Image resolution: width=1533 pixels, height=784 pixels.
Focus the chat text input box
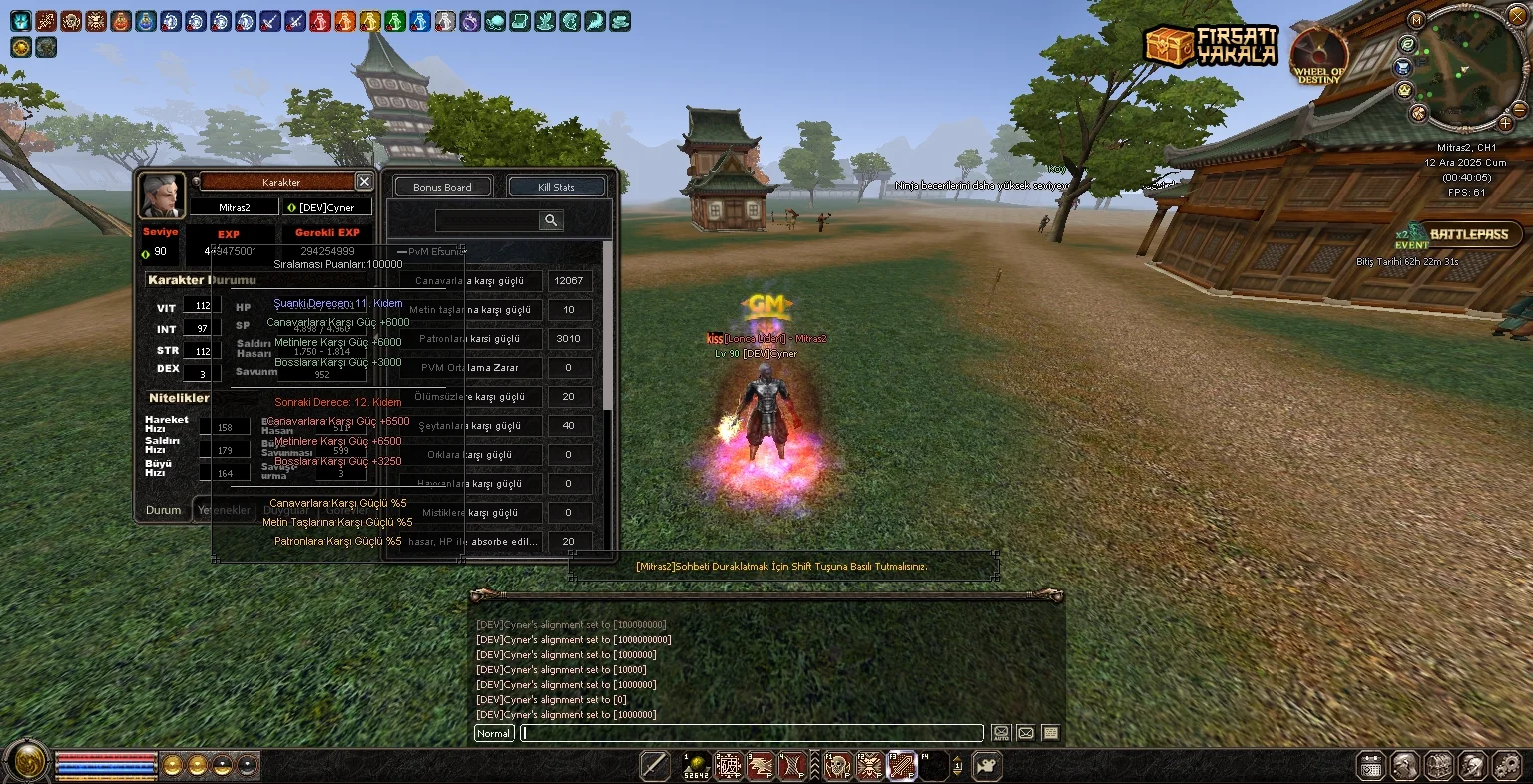[x=751, y=733]
